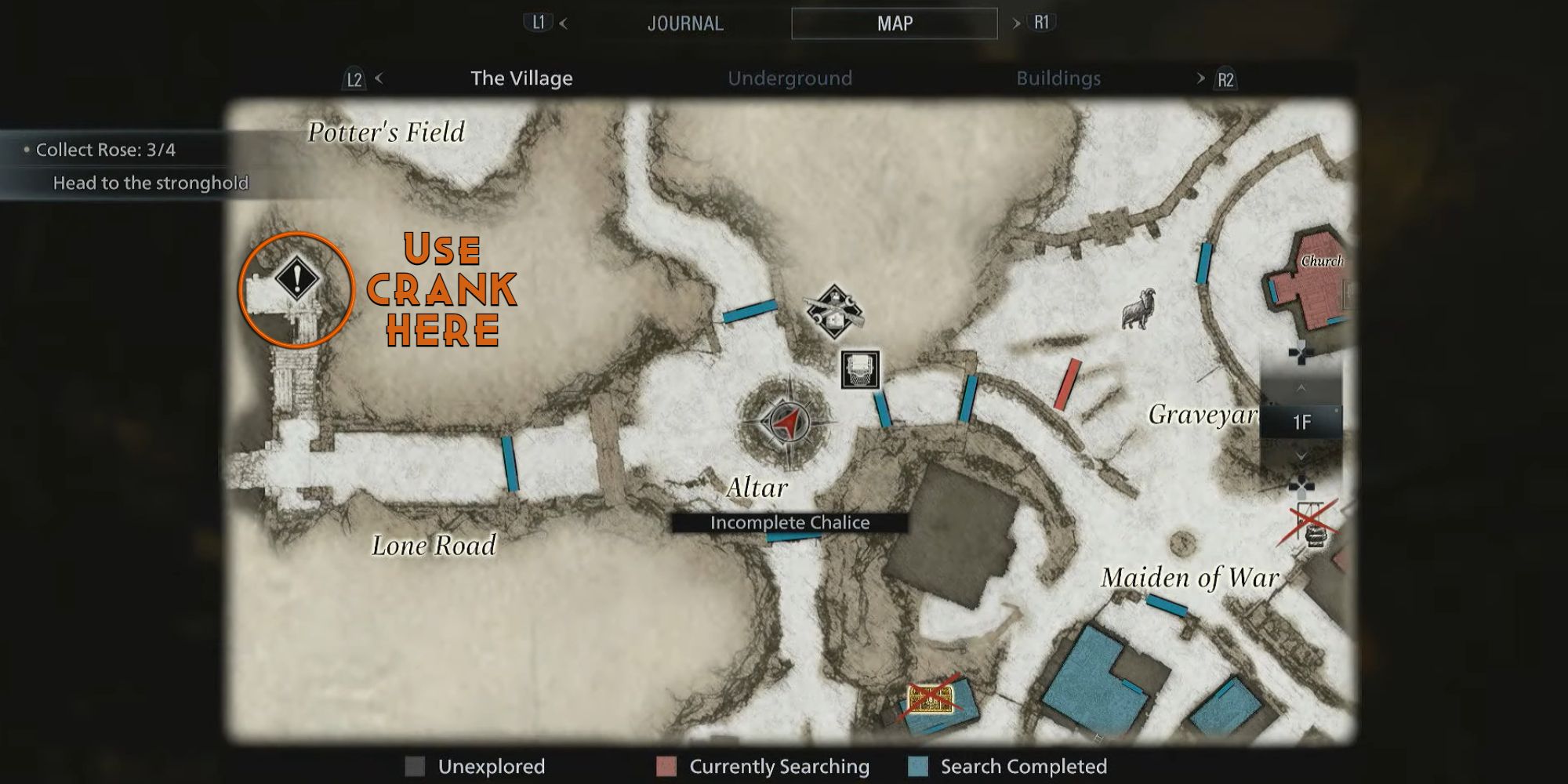Click the red player arrow marker
Screen dimensions: 1568x784
(785, 422)
